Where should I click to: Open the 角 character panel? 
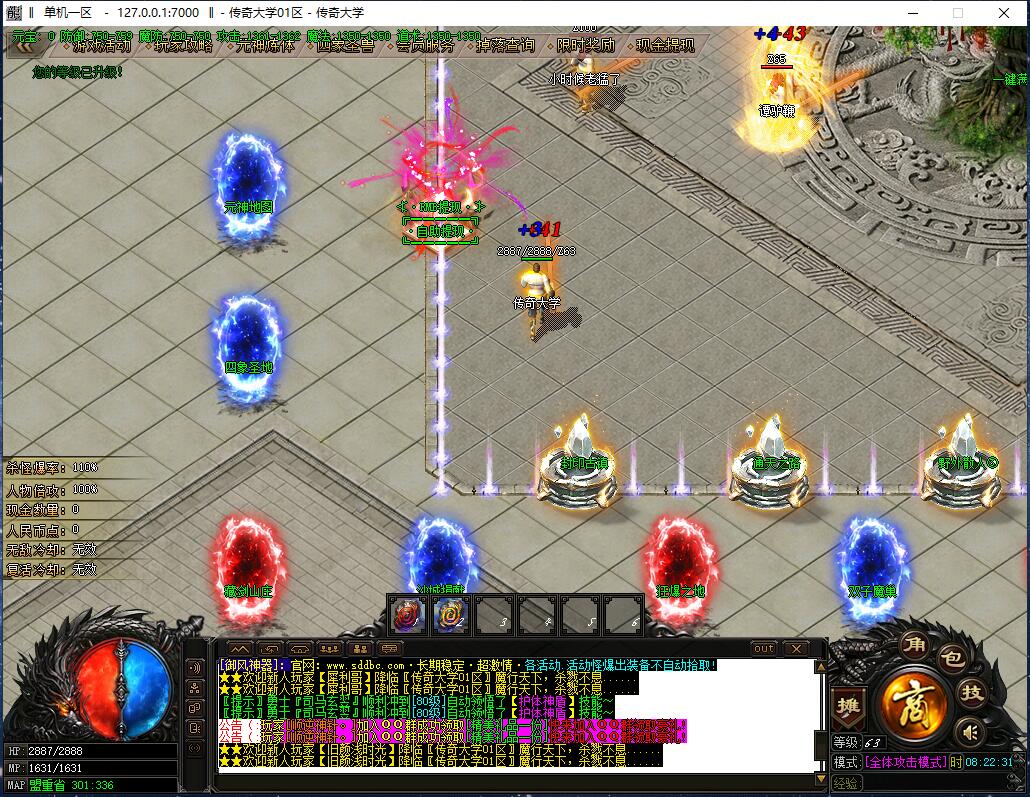coord(912,645)
